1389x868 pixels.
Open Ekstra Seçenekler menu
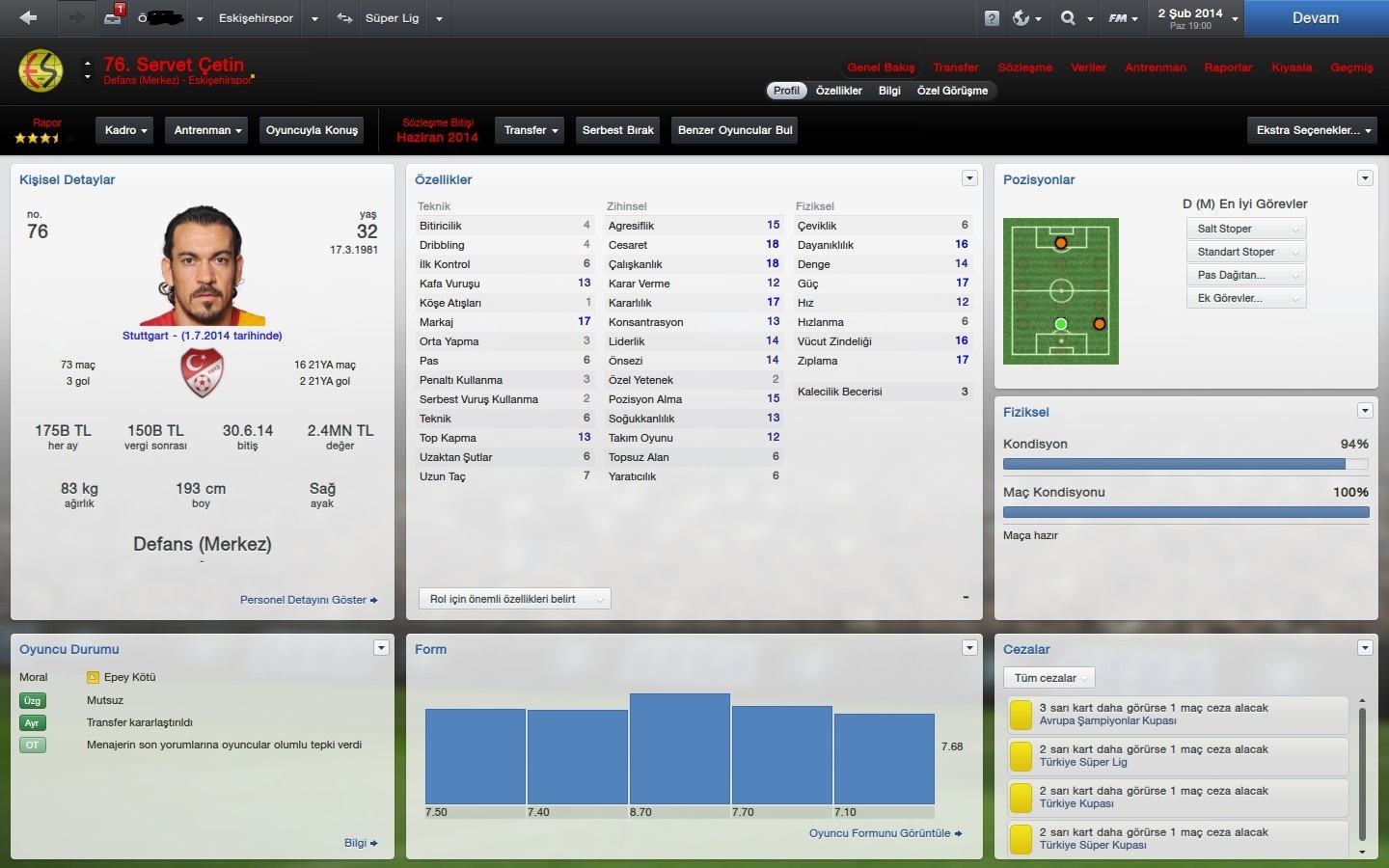point(1313,130)
